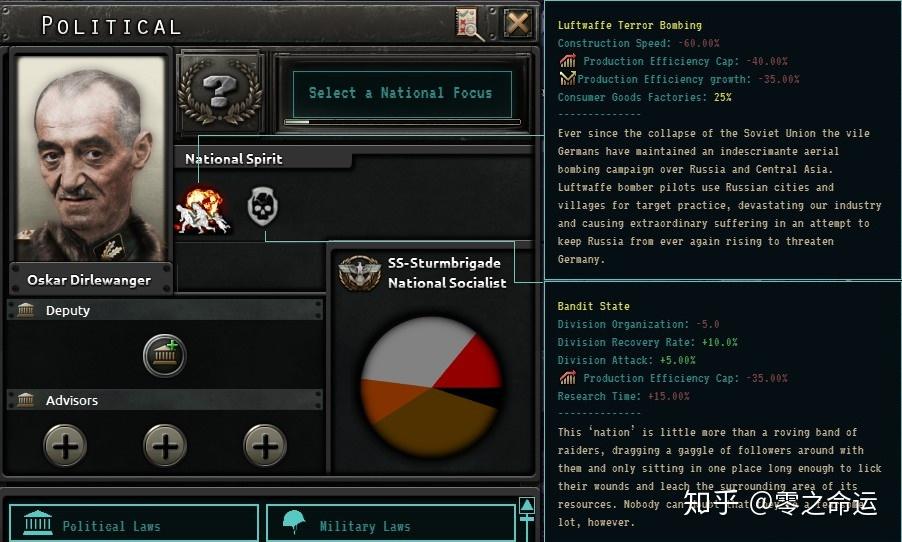
Task: Close the Political panel
Action: pyautogui.click(x=517, y=23)
